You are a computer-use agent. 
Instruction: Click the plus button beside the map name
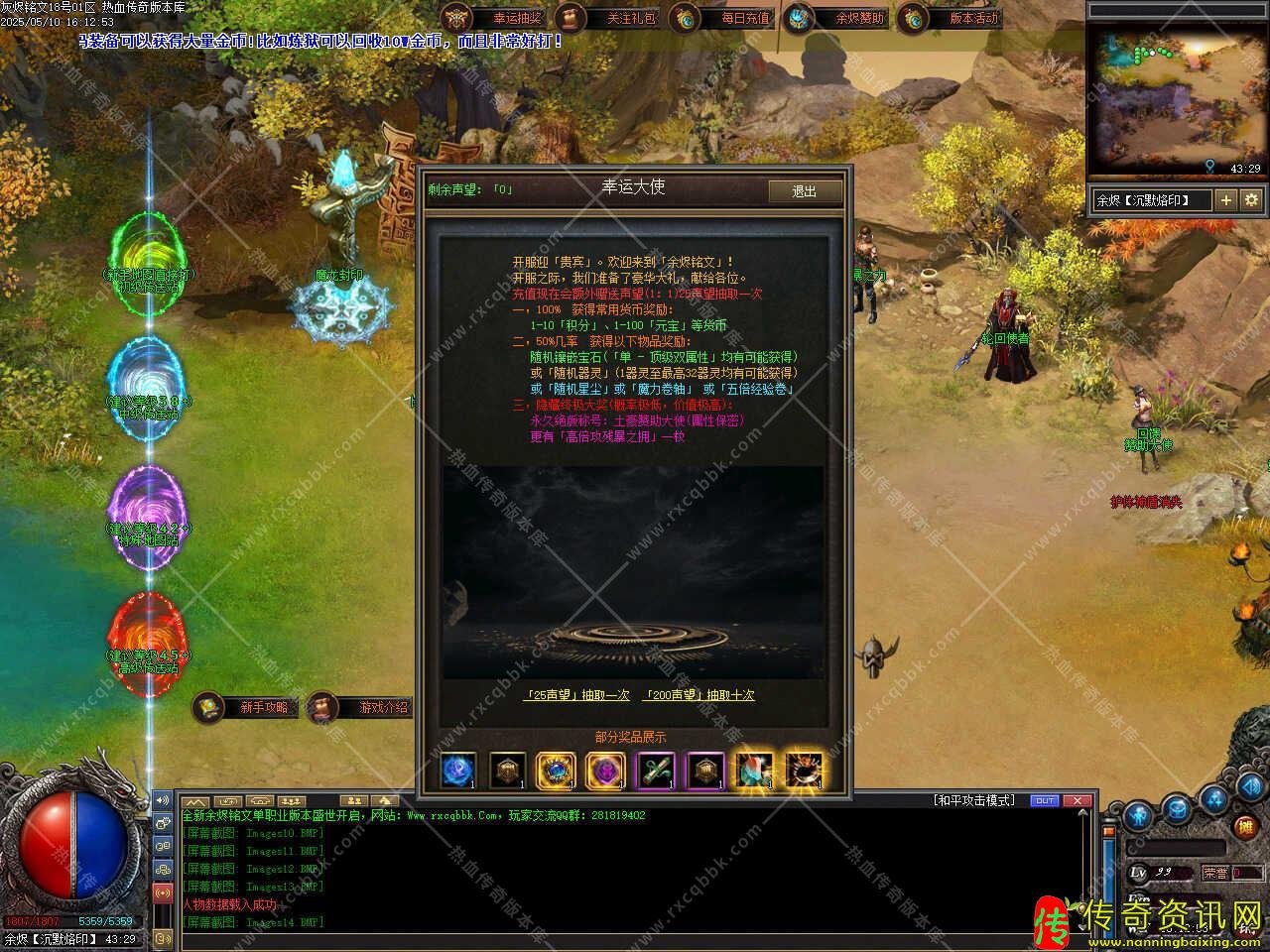(x=1226, y=200)
